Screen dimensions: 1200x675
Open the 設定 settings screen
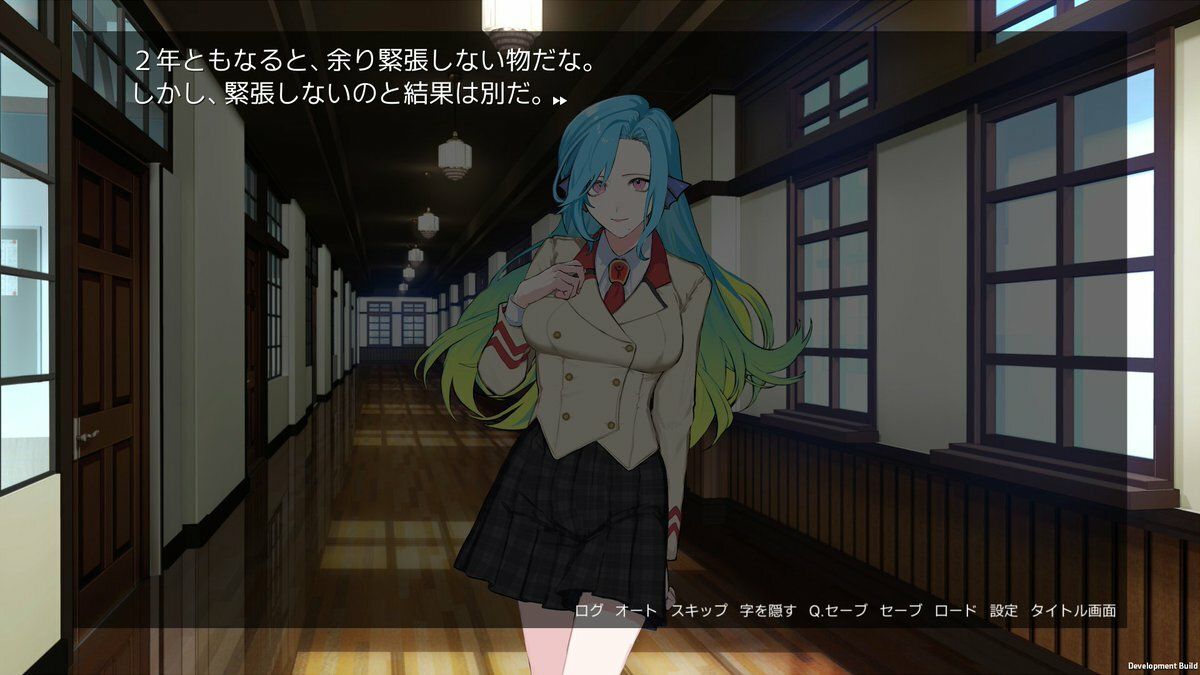(x=1003, y=610)
